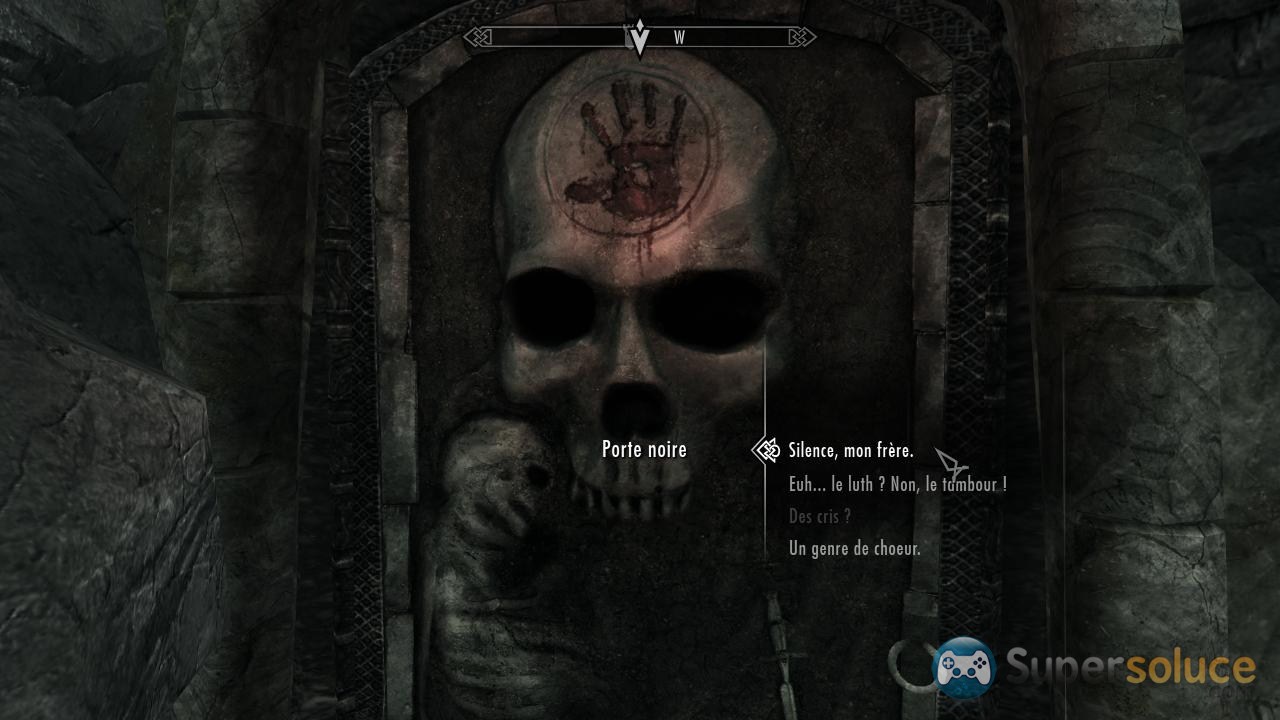Answer with "Un genre de choeur."
This screenshot has width=1280, height=720.
tap(854, 548)
